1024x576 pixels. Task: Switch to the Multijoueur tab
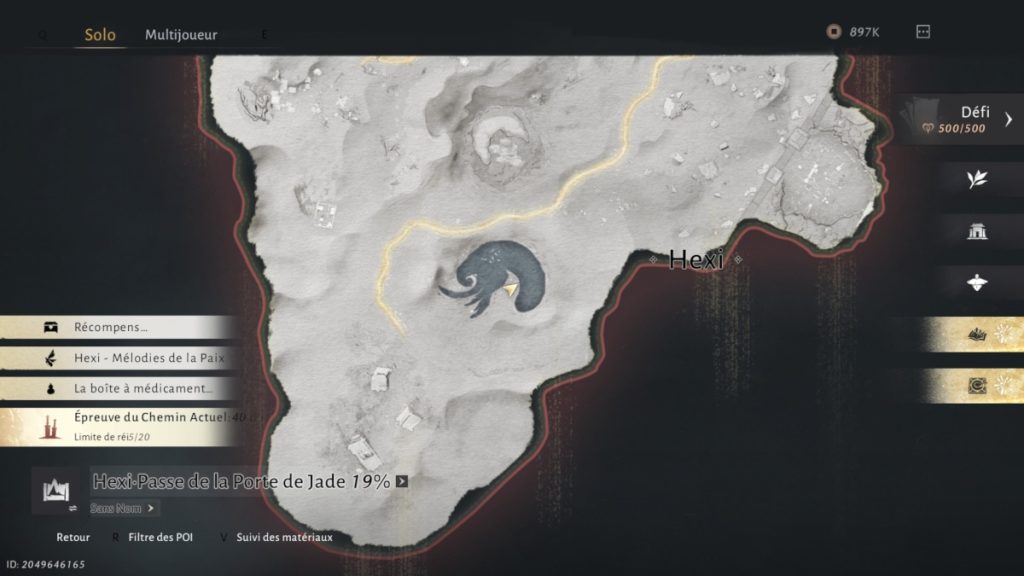coord(181,35)
